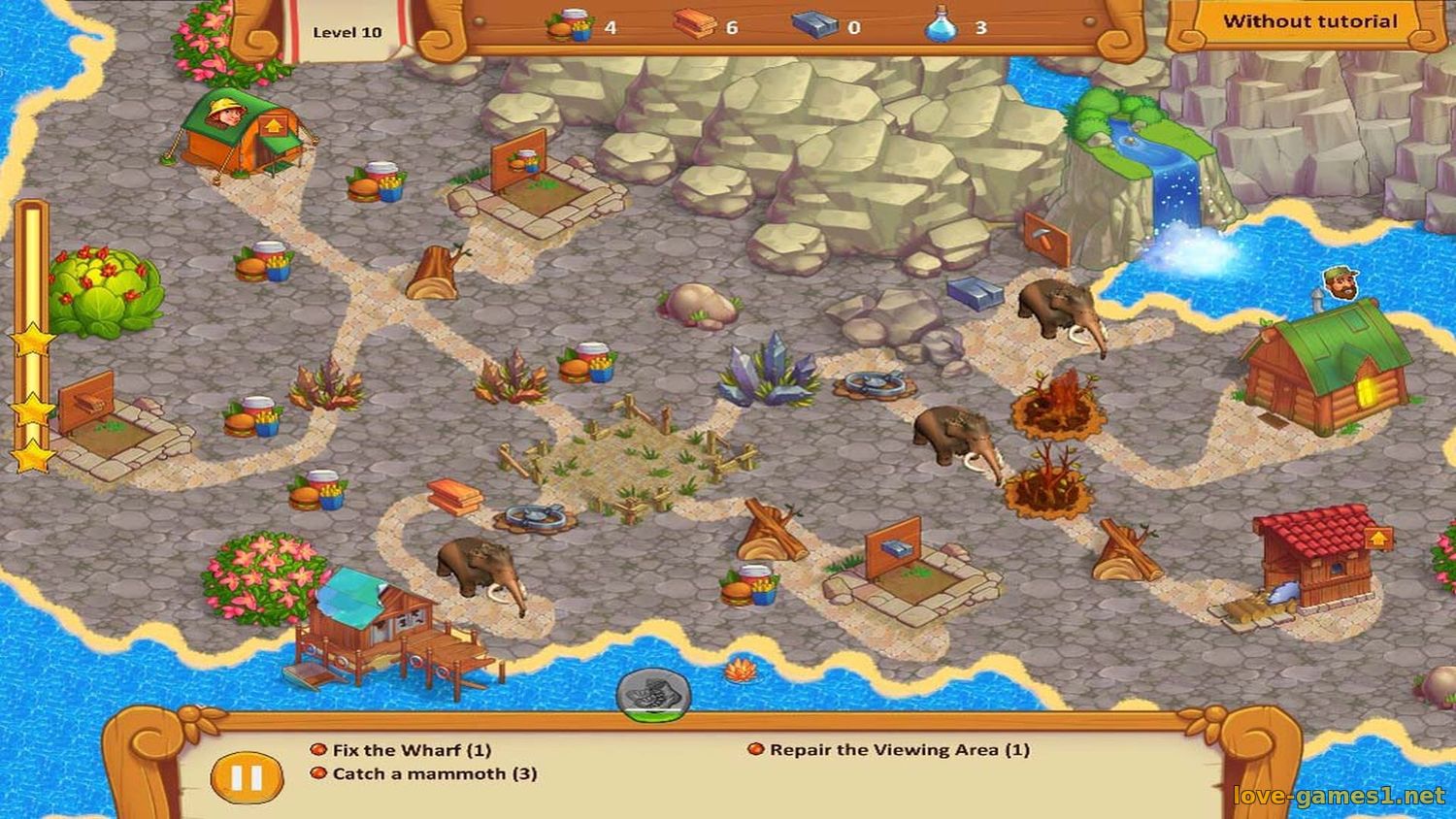1456x819 pixels.
Task: Upgrade the green tent via its arrow icon
Action: point(274,126)
